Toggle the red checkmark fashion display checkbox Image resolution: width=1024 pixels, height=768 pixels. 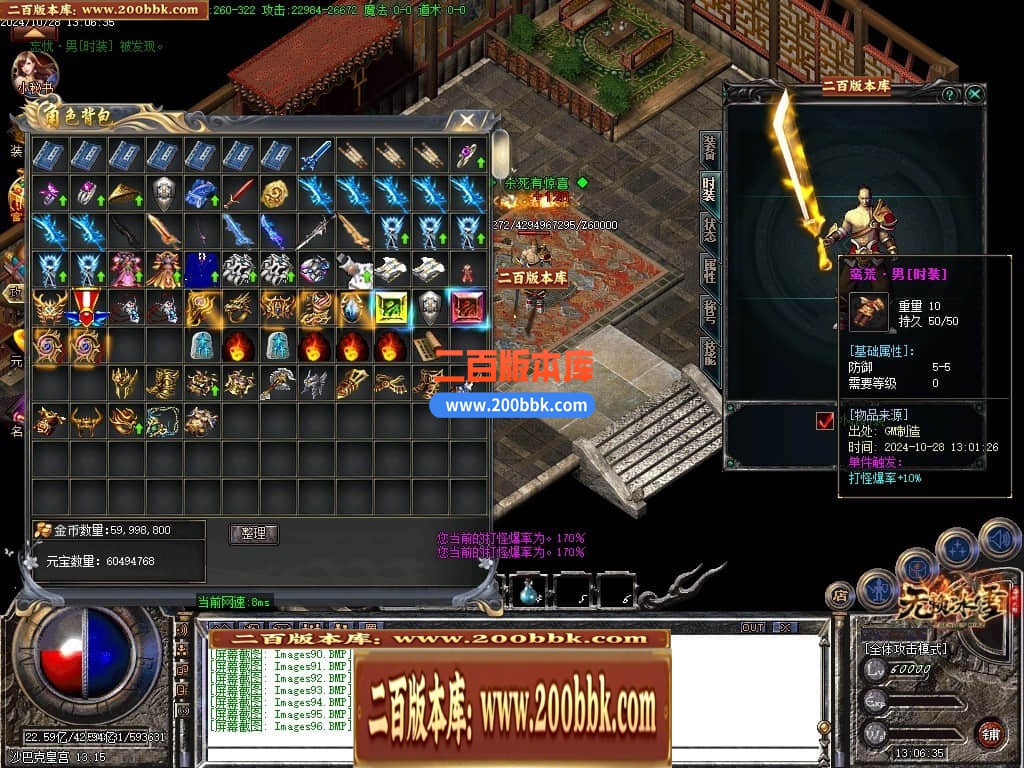825,421
